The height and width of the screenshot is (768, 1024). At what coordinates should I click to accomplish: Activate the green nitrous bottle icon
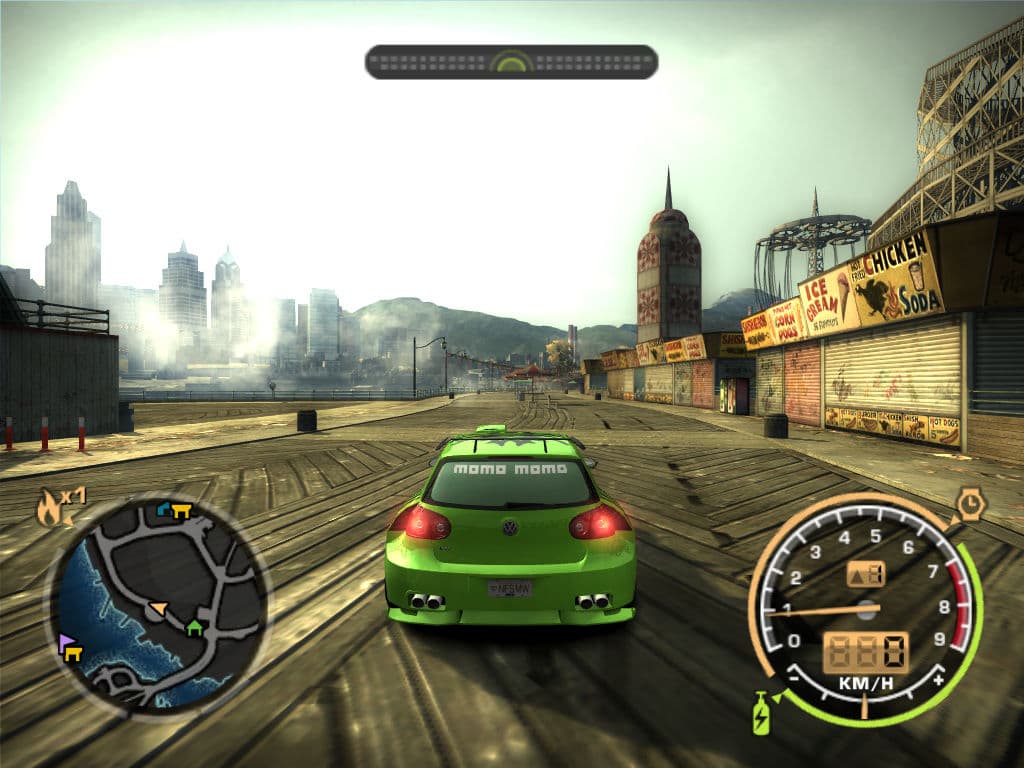tap(761, 714)
